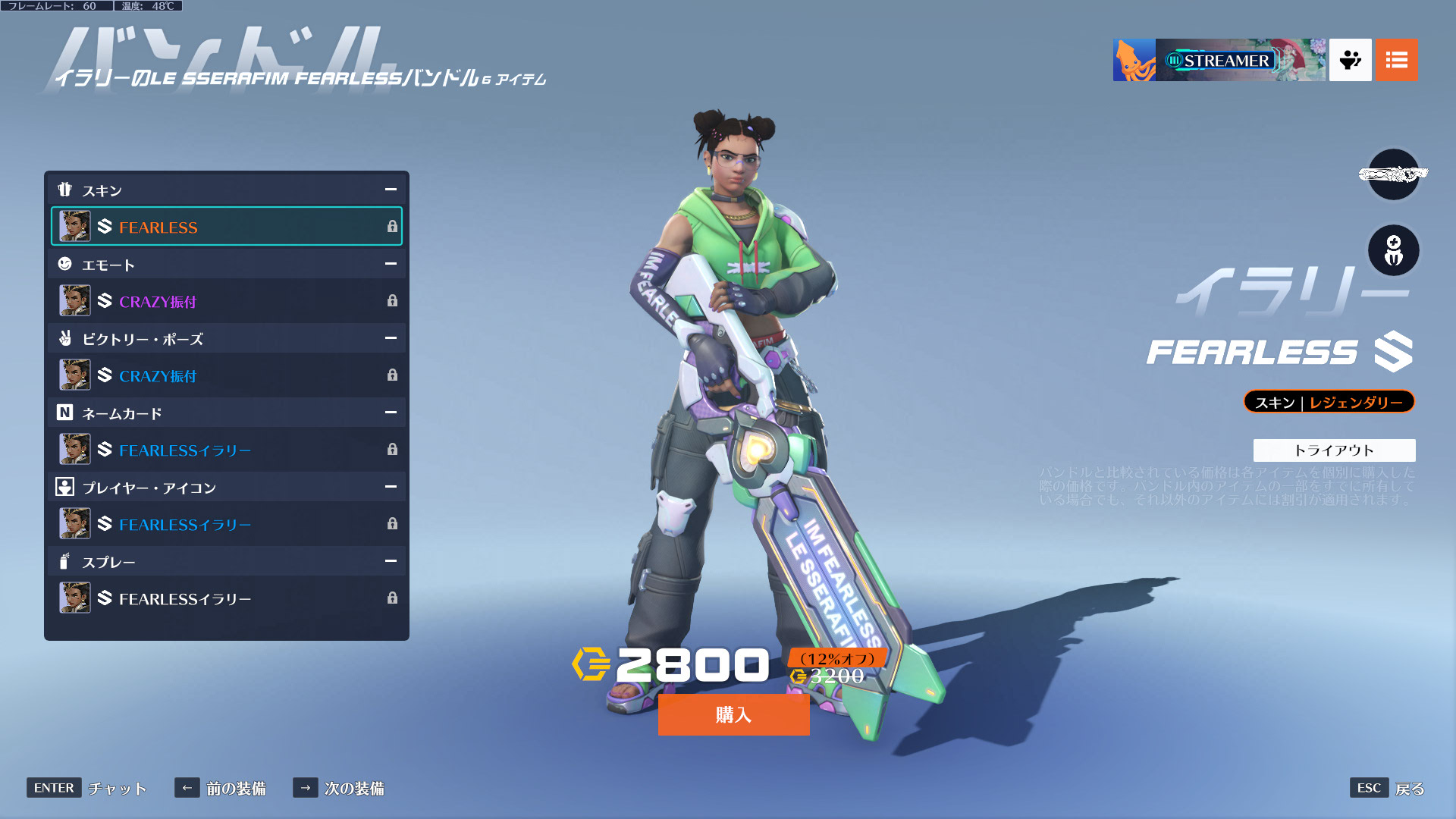Click the round hero figure icon

click(x=1393, y=251)
